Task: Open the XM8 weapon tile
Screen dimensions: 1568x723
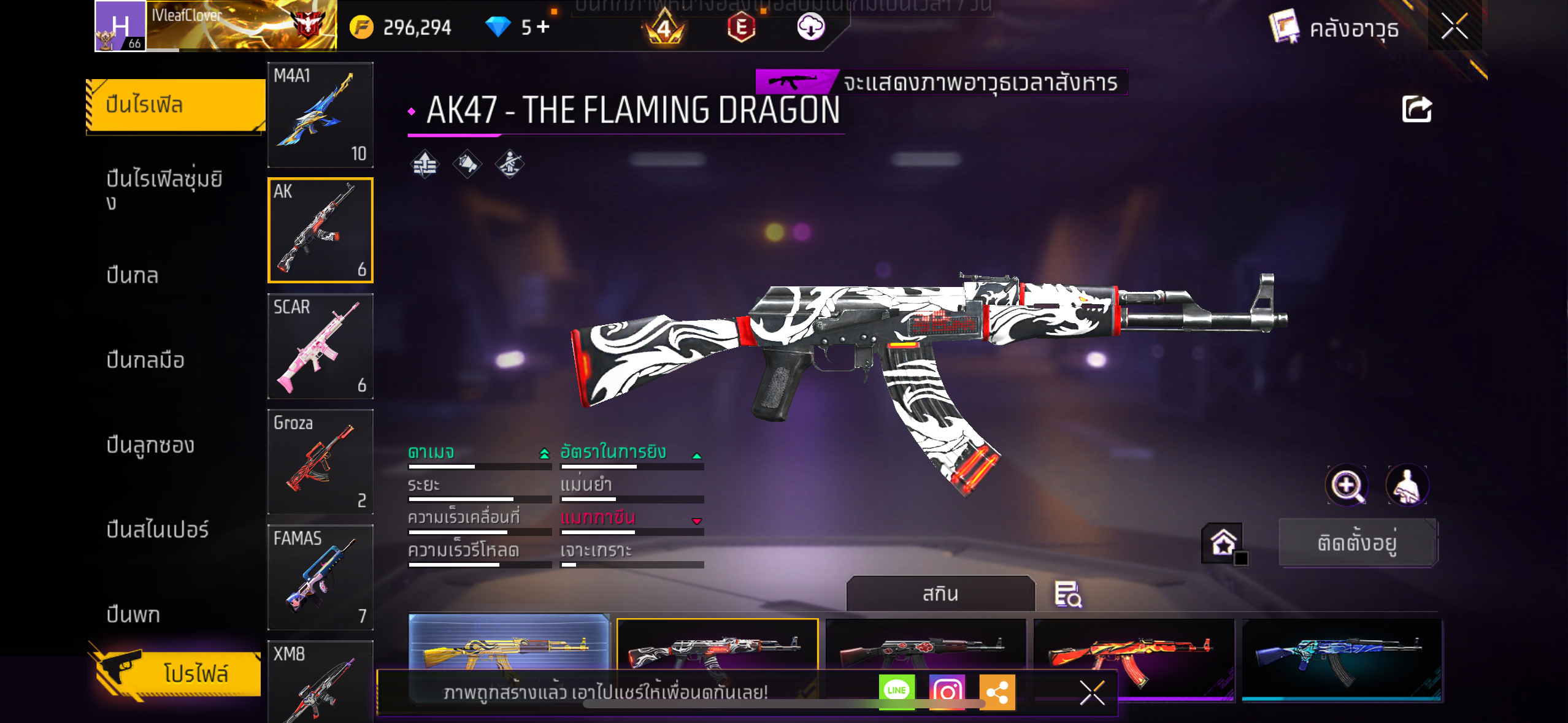Action: coord(320,682)
